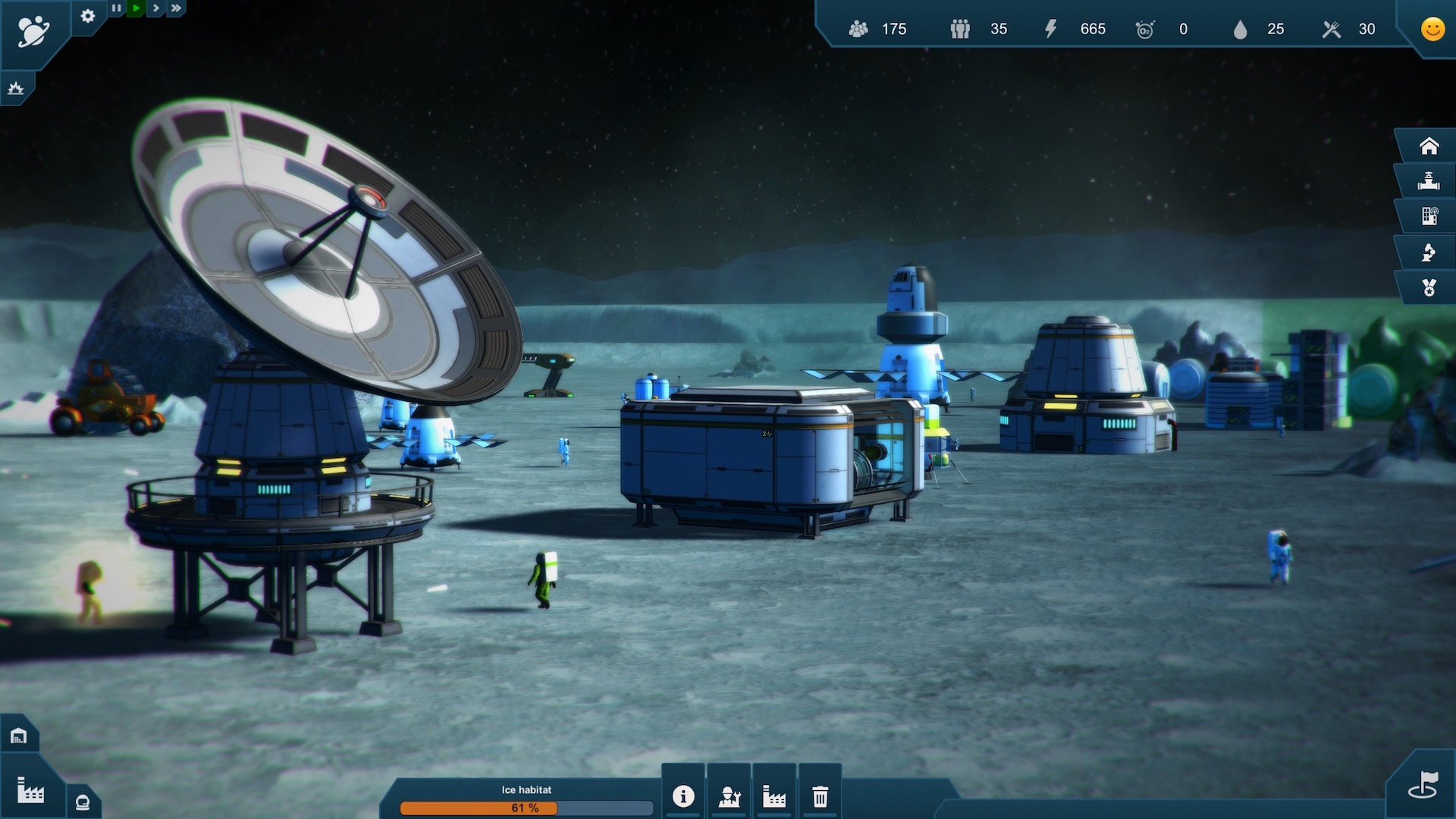The height and width of the screenshot is (819, 1456).
Task: Toggle fast-forward game speed
Action: [175, 8]
